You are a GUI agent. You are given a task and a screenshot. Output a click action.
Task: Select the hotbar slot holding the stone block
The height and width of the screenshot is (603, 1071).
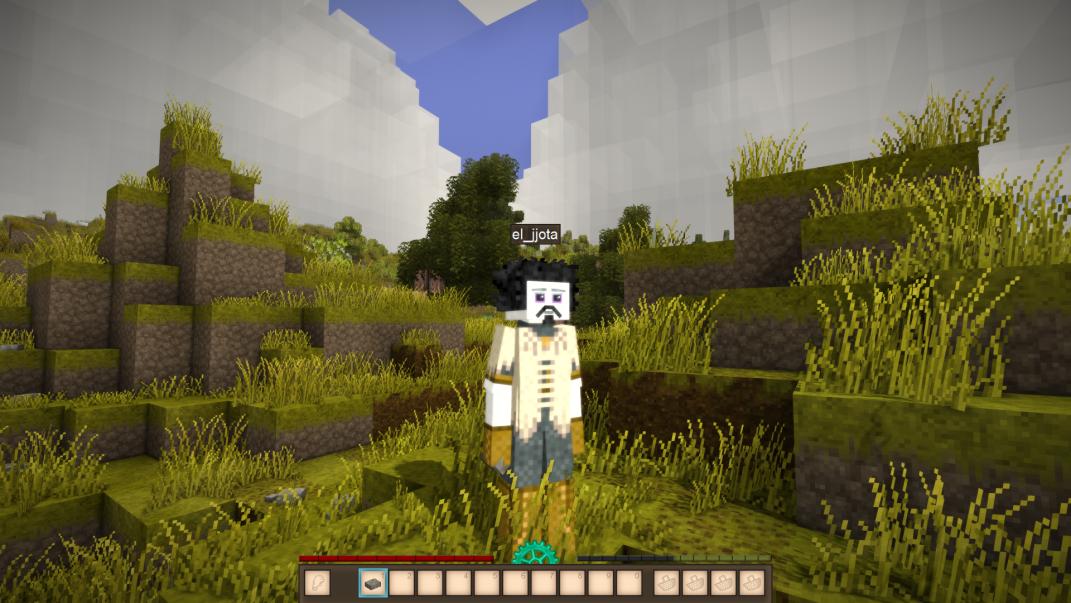(373, 582)
